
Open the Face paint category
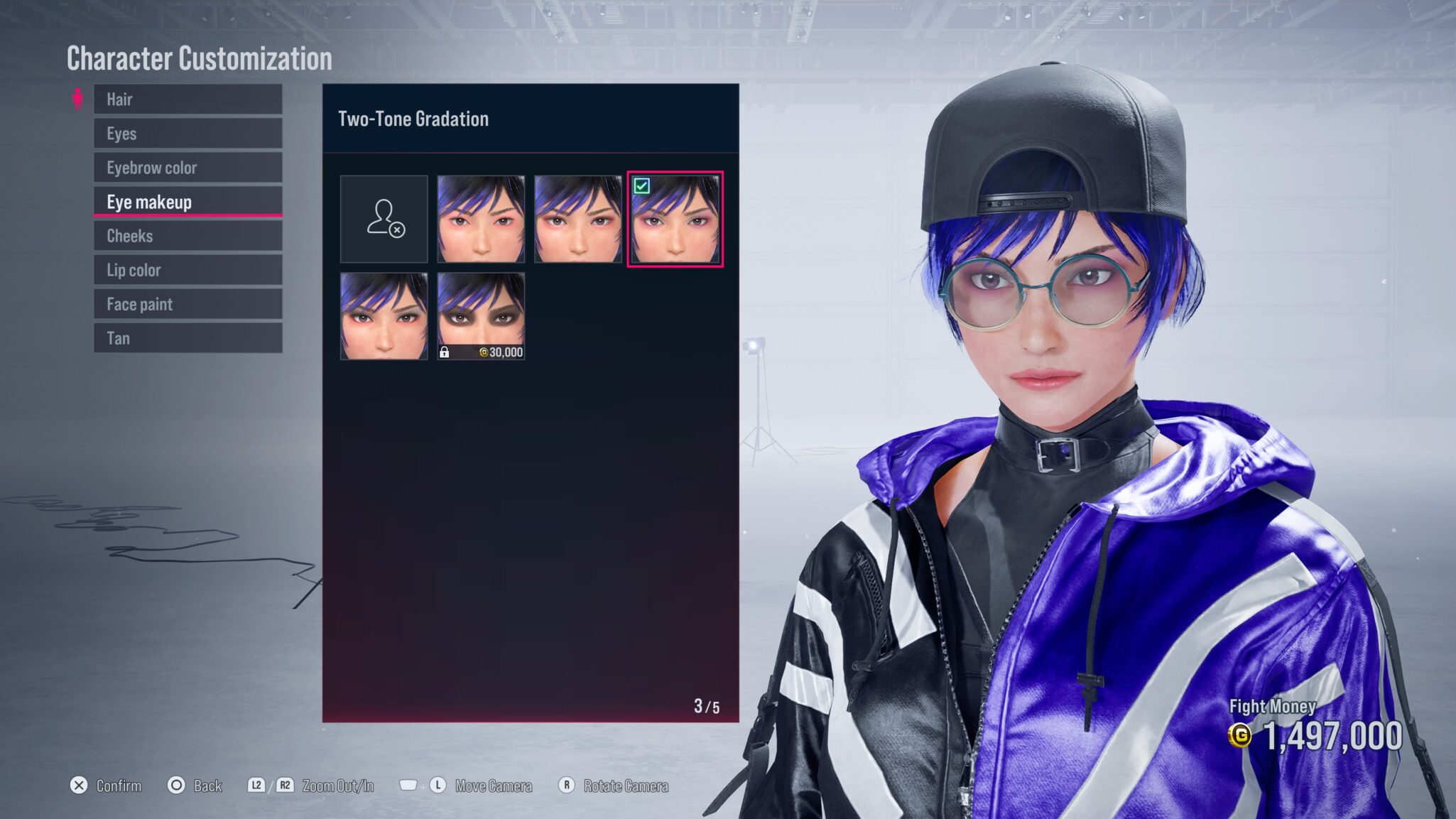click(188, 304)
